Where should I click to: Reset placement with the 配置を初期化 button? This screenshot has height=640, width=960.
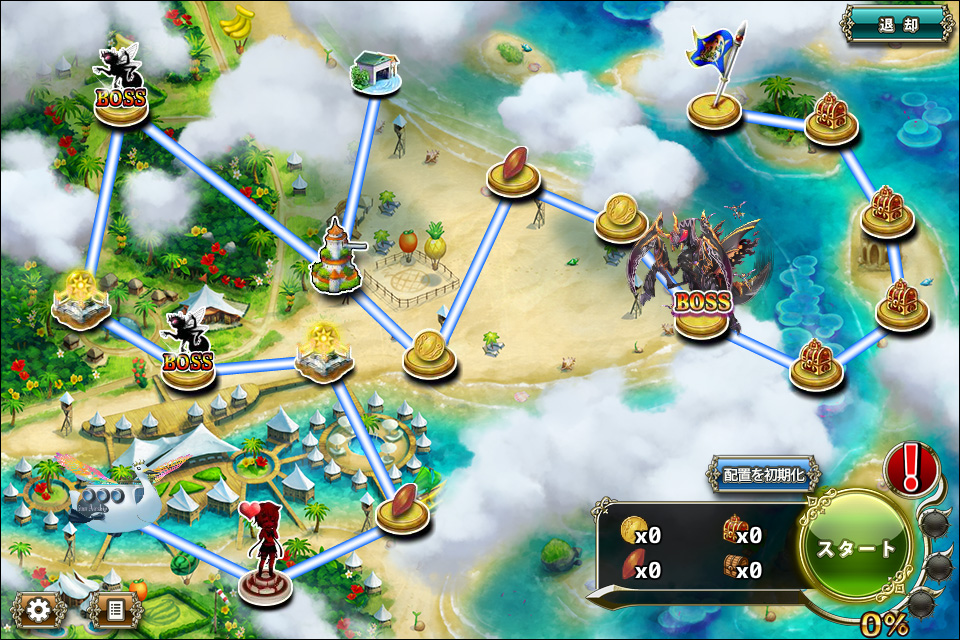pyautogui.click(x=763, y=475)
